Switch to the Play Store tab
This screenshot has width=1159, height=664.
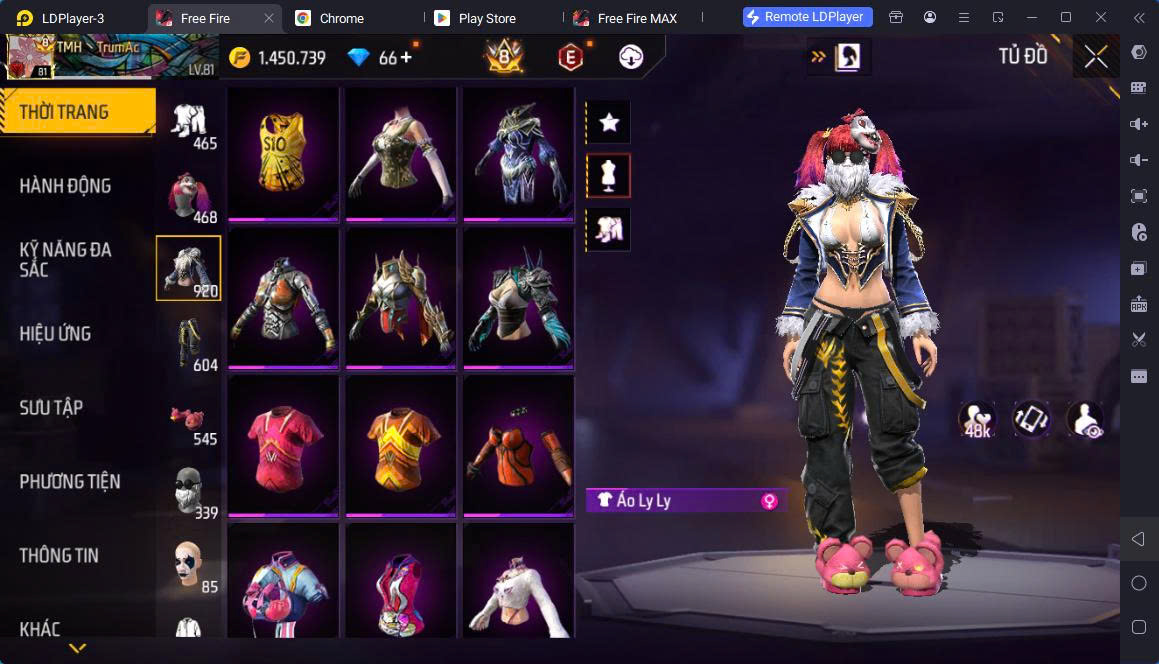pyautogui.click(x=486, y=18)
